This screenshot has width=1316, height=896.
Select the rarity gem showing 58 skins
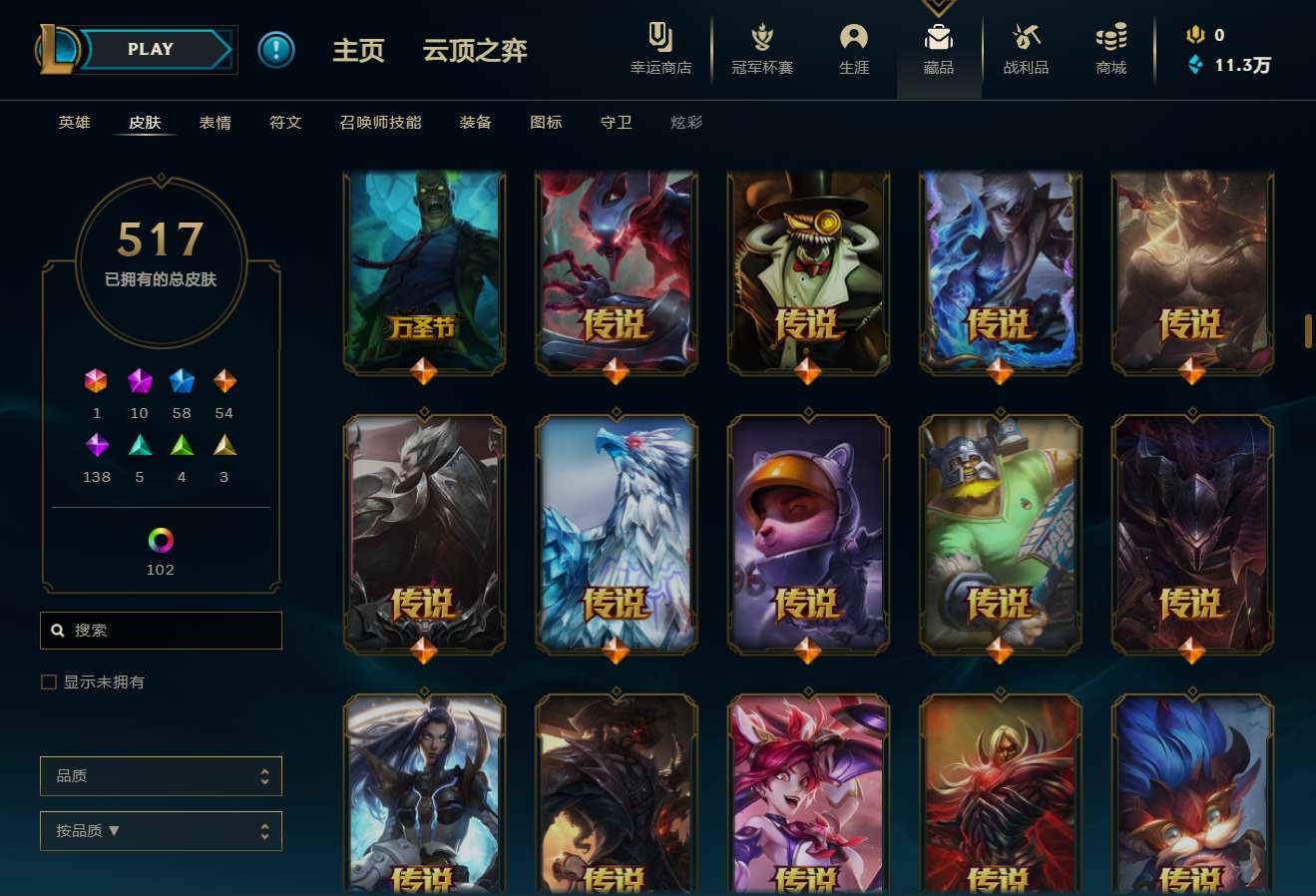pos(182,380)
